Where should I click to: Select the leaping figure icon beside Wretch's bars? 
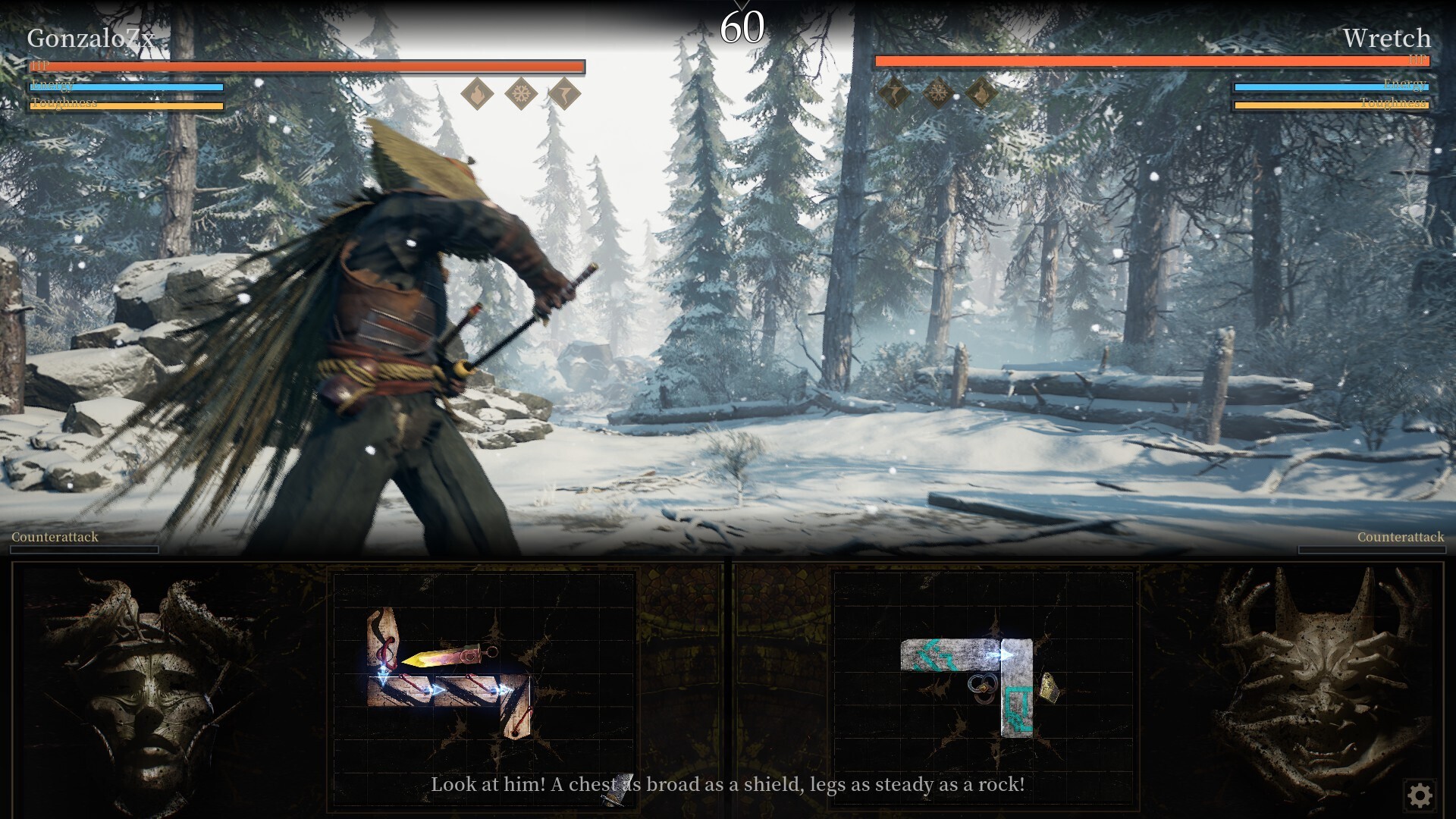pyautogui.click(x=895, y=95)
